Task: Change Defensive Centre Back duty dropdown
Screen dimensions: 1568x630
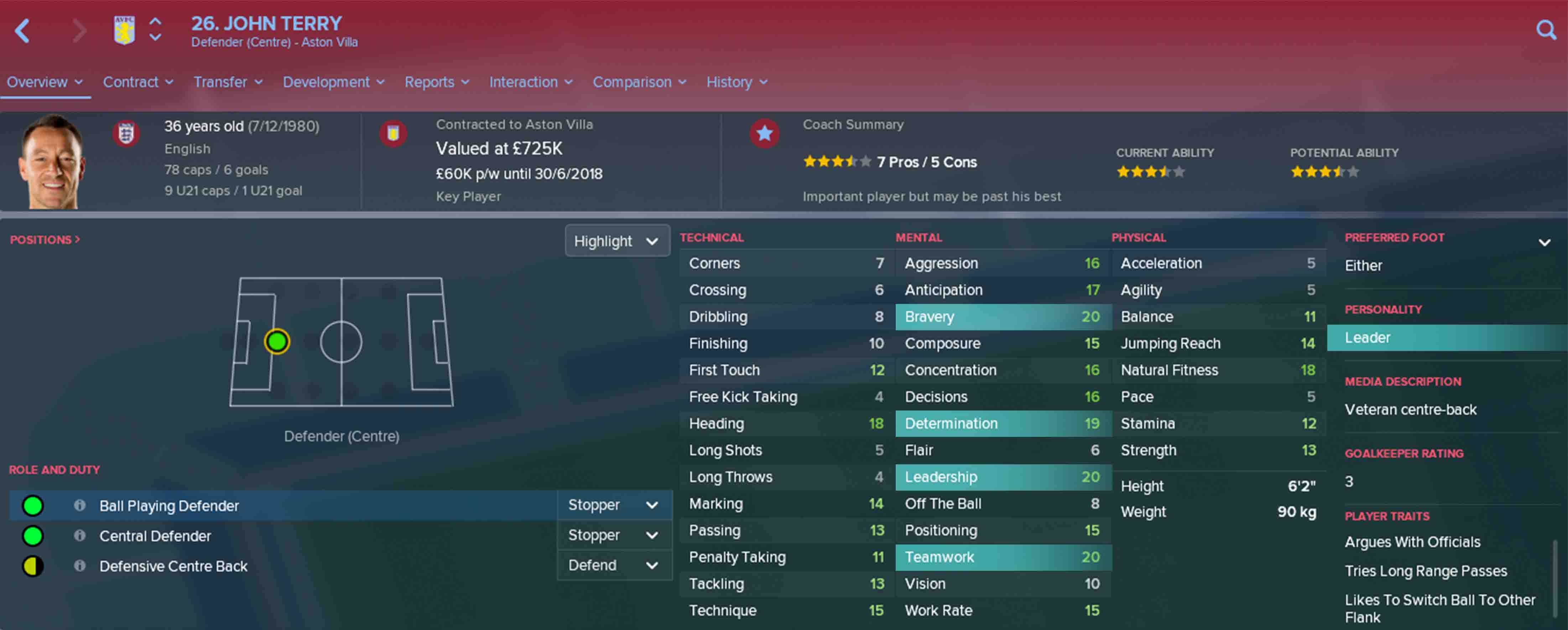Action: [x=613, y=566]
